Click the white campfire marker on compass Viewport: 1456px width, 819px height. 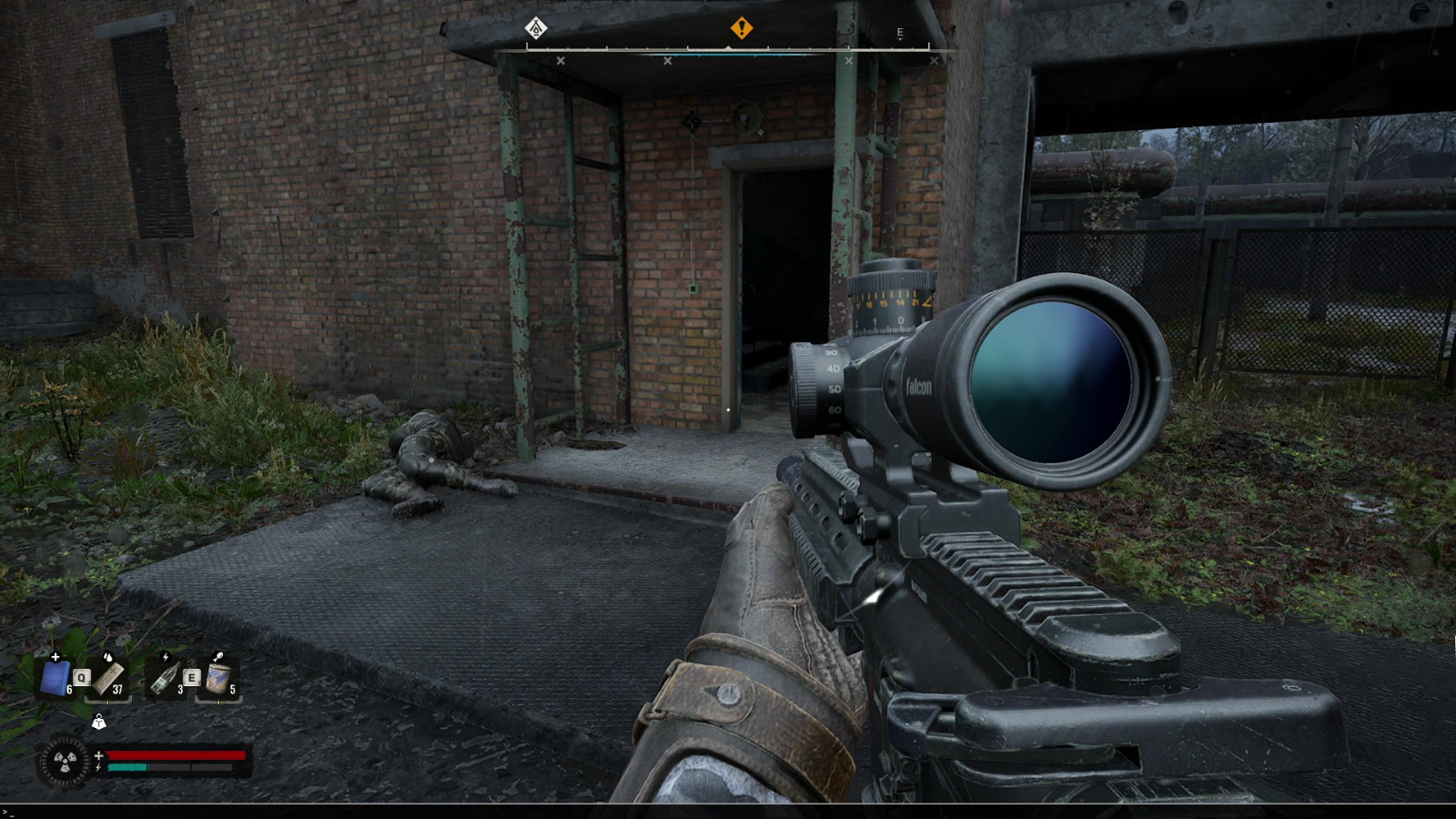coord(536,28)
